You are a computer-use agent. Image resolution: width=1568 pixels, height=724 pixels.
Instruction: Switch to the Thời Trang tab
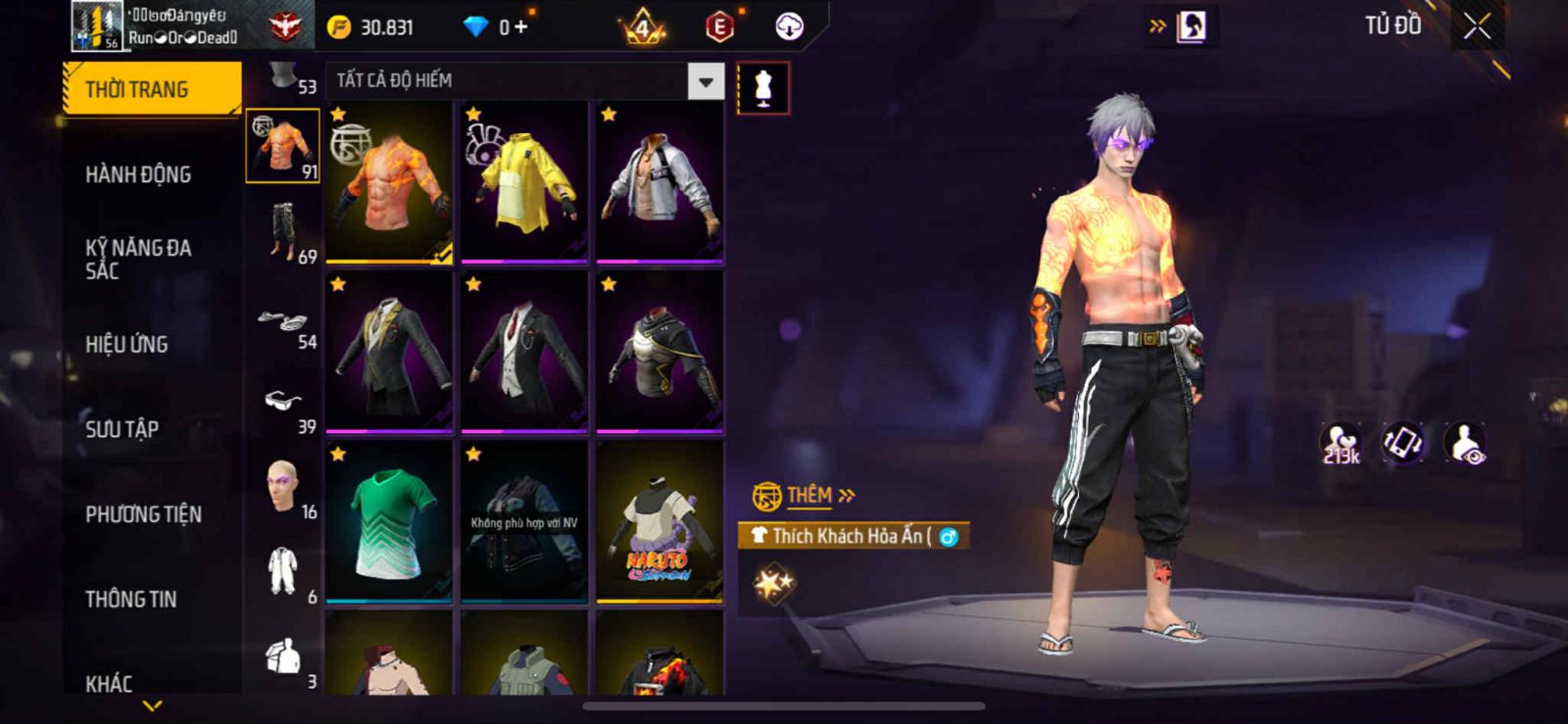coord(152,89)
